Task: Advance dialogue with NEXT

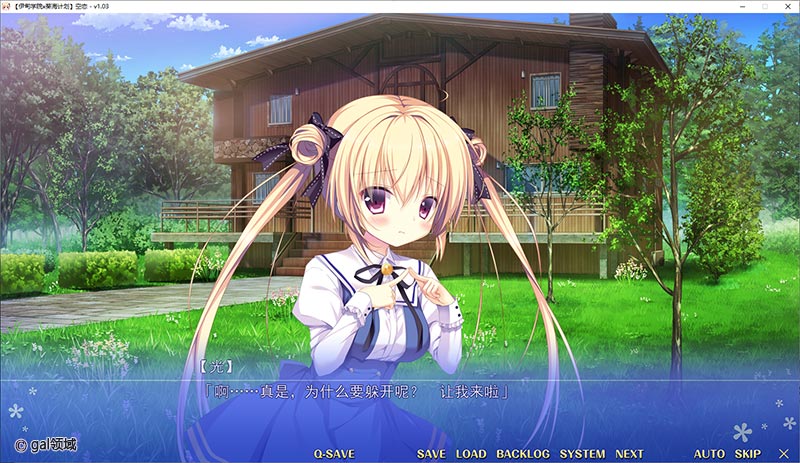Action: (629, 454)
